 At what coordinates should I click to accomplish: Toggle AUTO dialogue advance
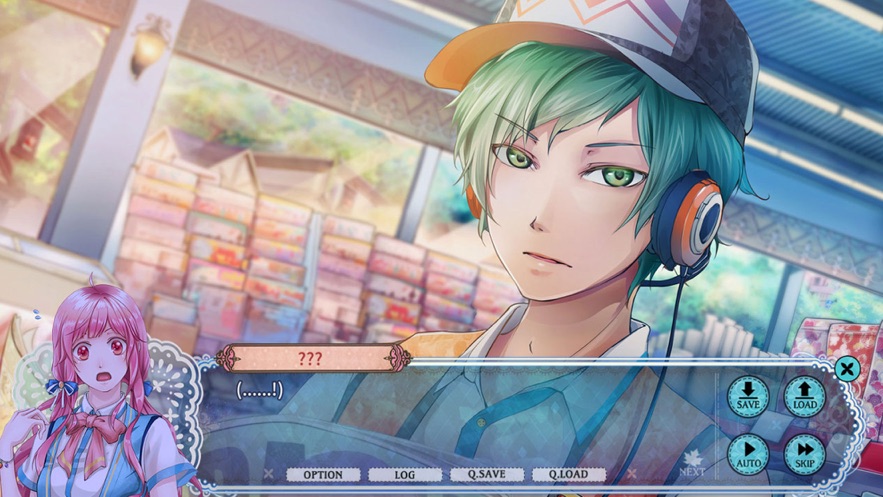point(747,453)
